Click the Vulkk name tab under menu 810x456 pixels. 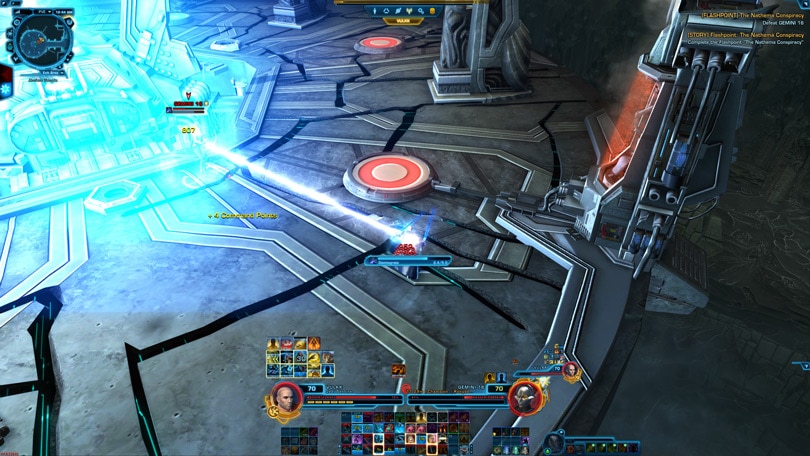[x=404, y=20]
